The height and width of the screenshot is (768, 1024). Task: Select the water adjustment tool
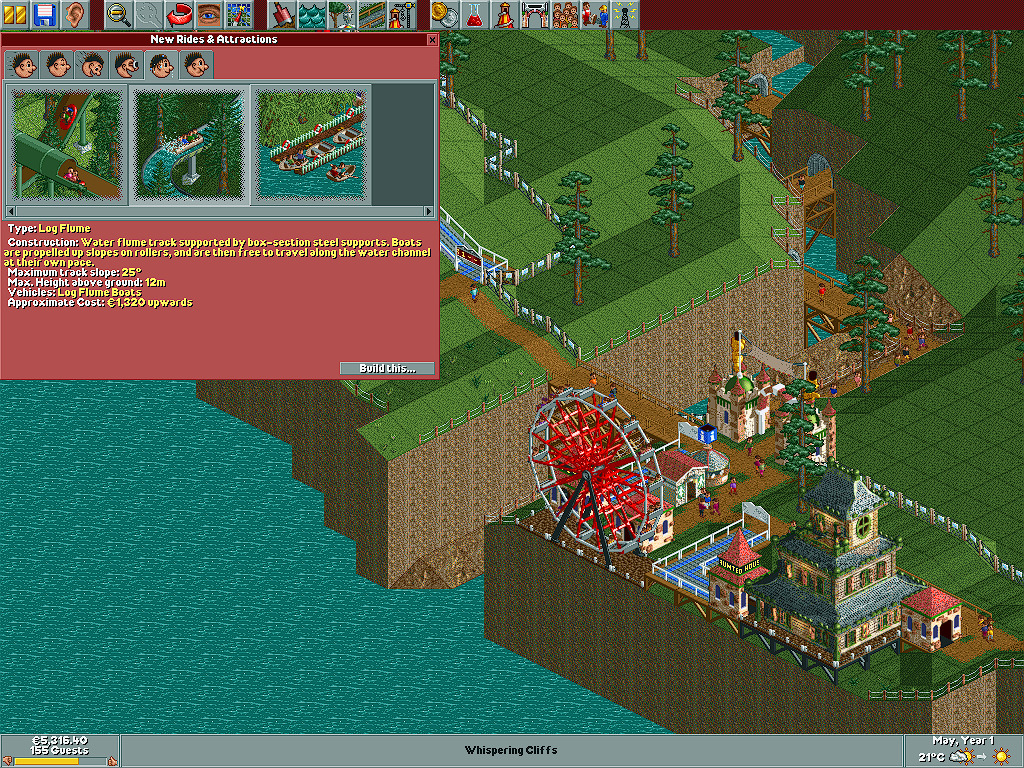[x=312, y=15]
